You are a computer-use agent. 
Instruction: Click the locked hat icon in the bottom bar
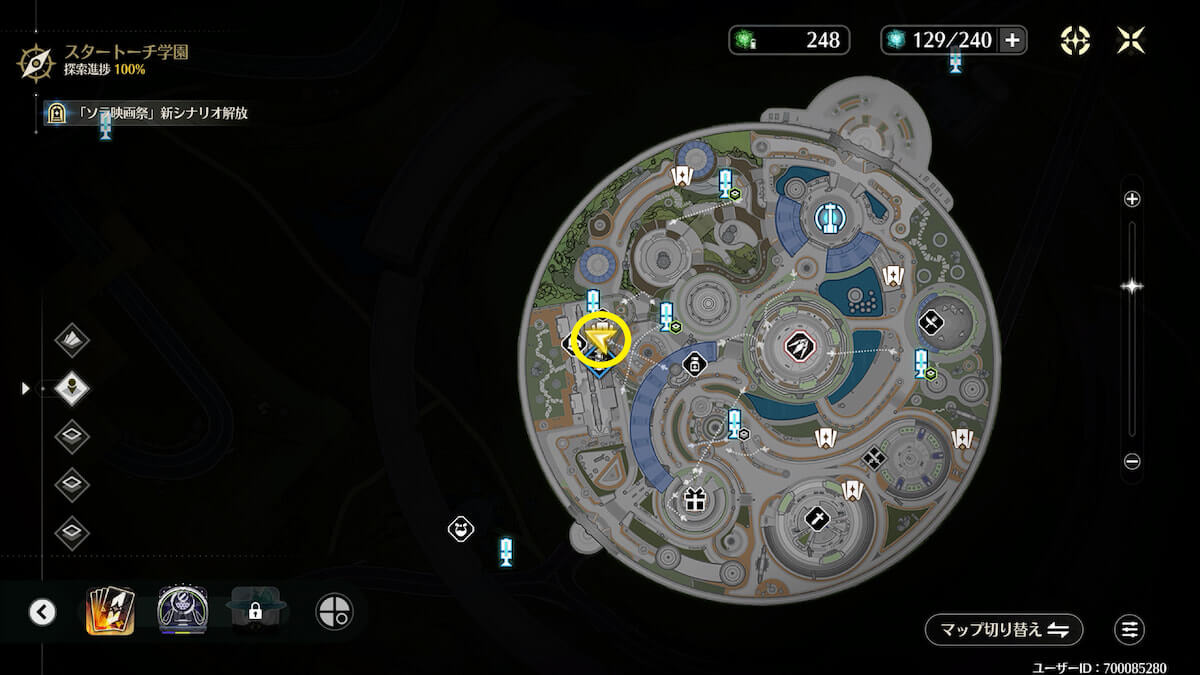(255, 610)
